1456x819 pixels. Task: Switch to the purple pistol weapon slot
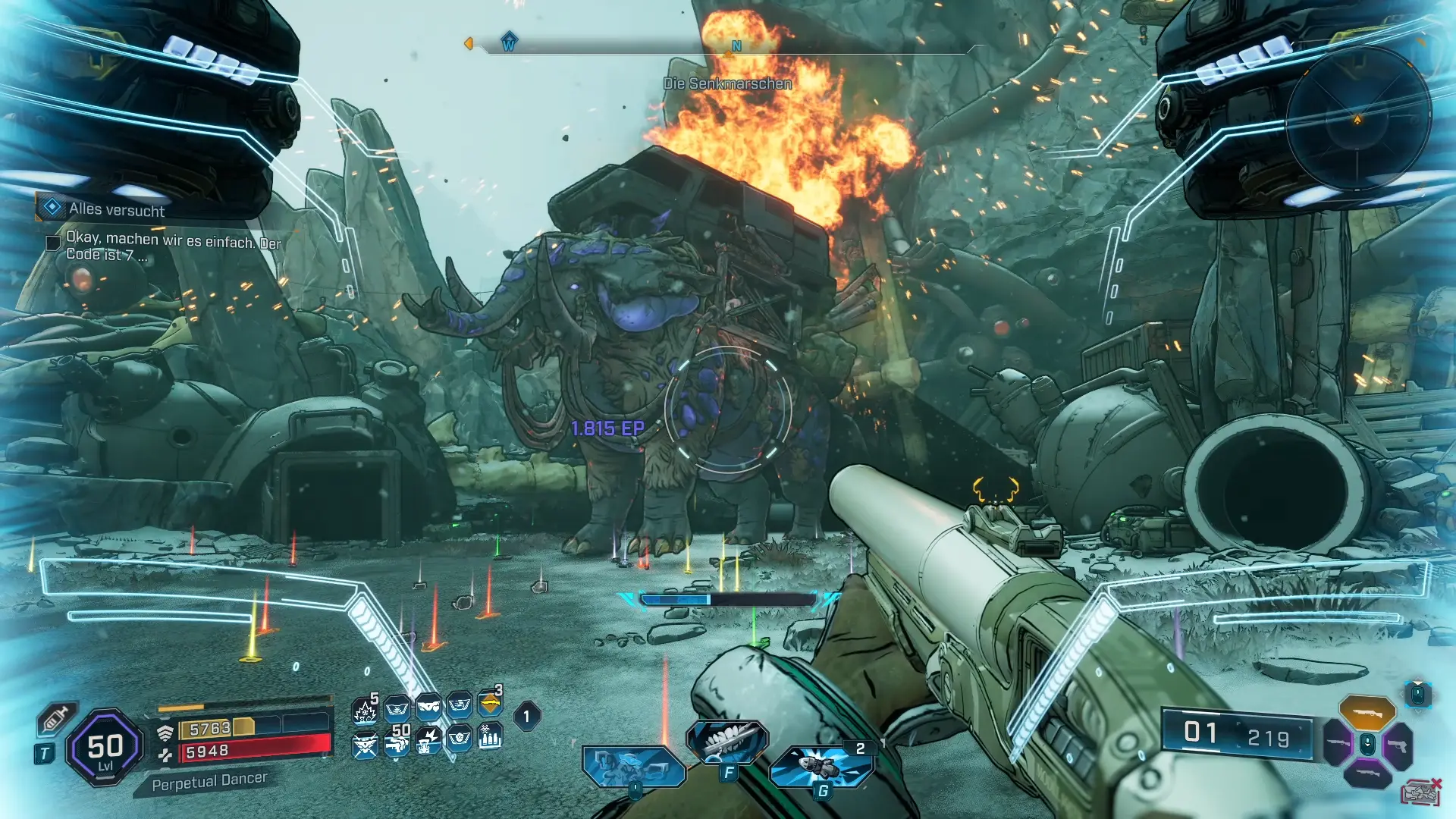pyautogui.click(x=1398, y=745)
